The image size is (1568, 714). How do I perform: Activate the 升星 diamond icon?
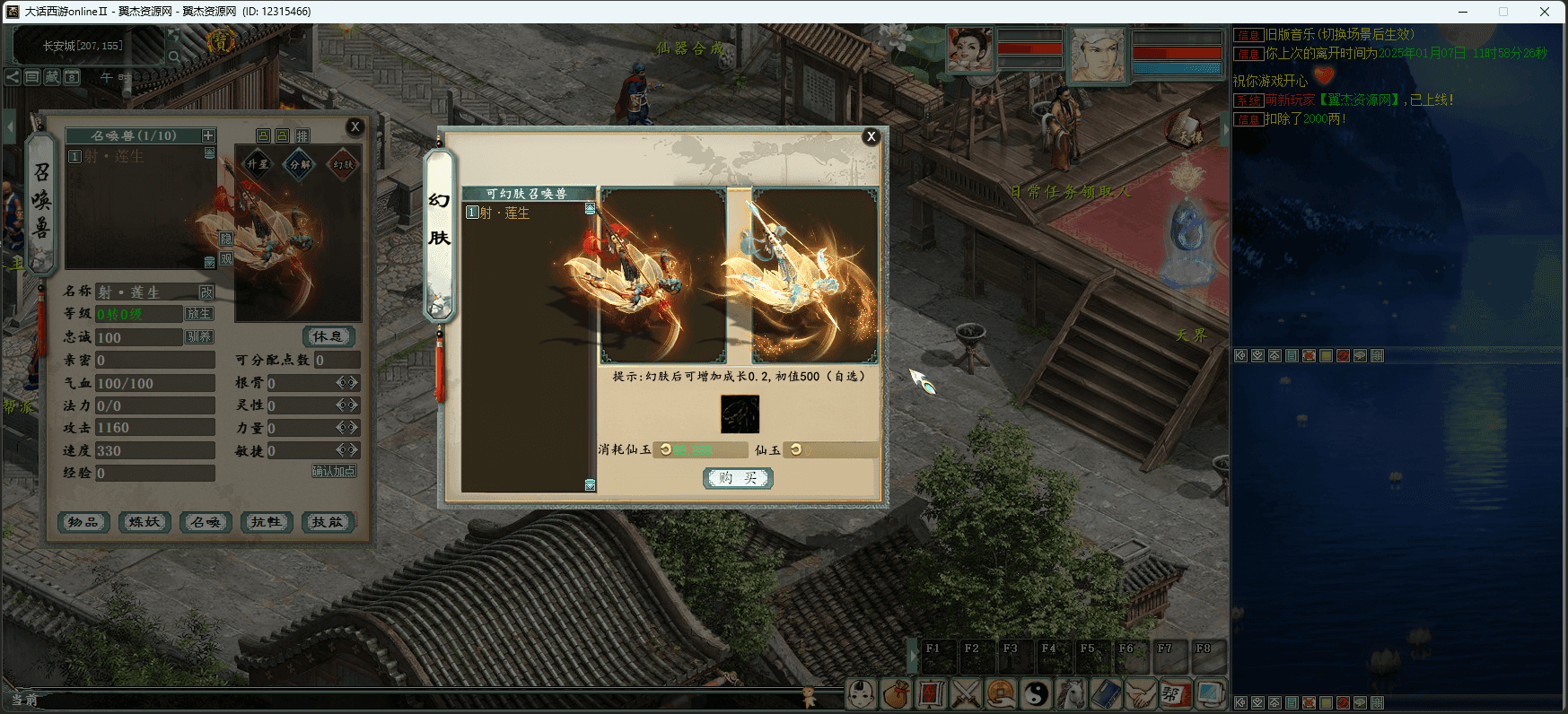pyautogui.click(x=258, y=164)
